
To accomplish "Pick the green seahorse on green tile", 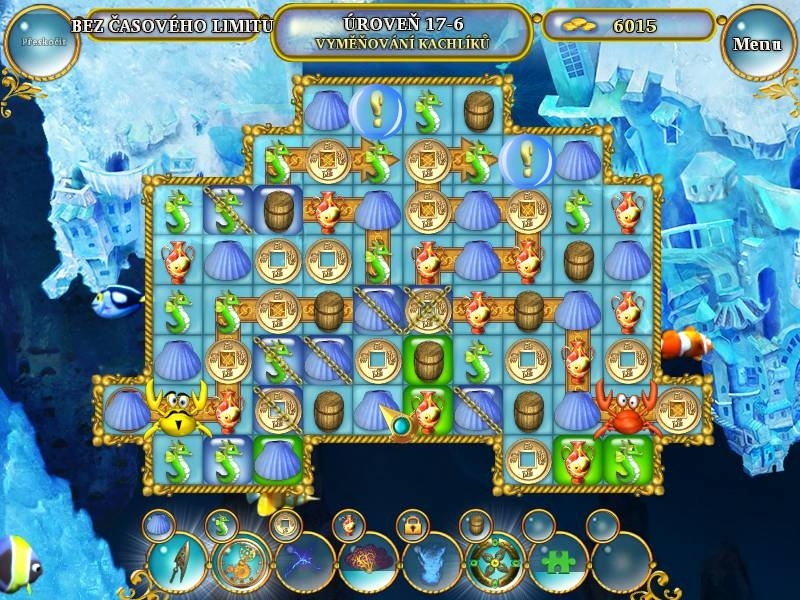I will [x=627, y=458].
